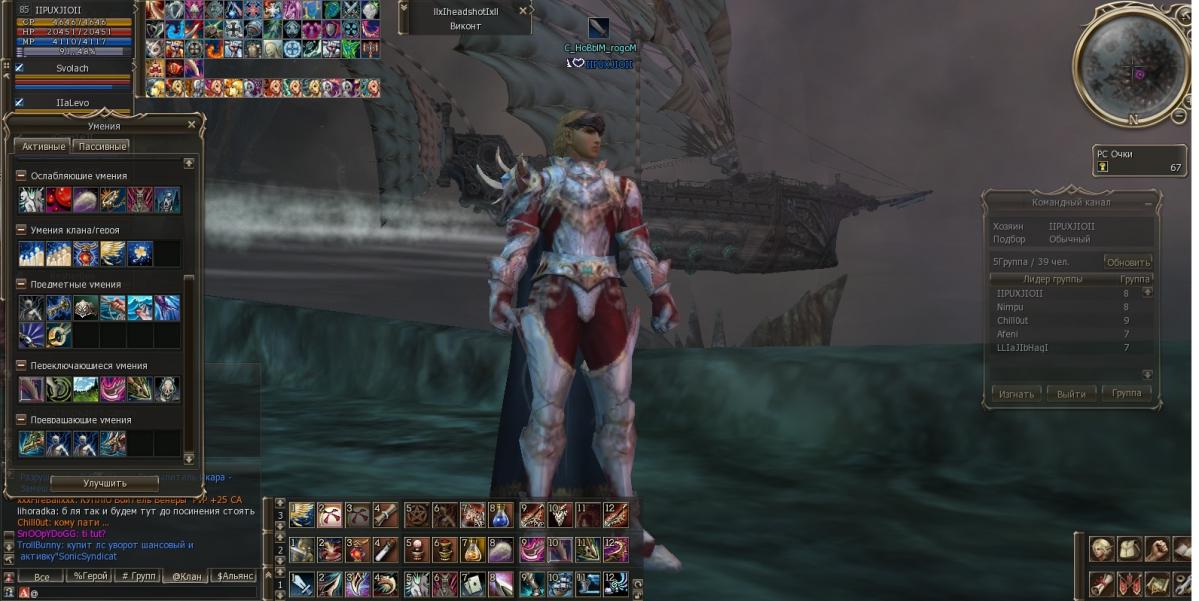
Task: Collapse the Превращающие умения section
Action: click(21, 420)
